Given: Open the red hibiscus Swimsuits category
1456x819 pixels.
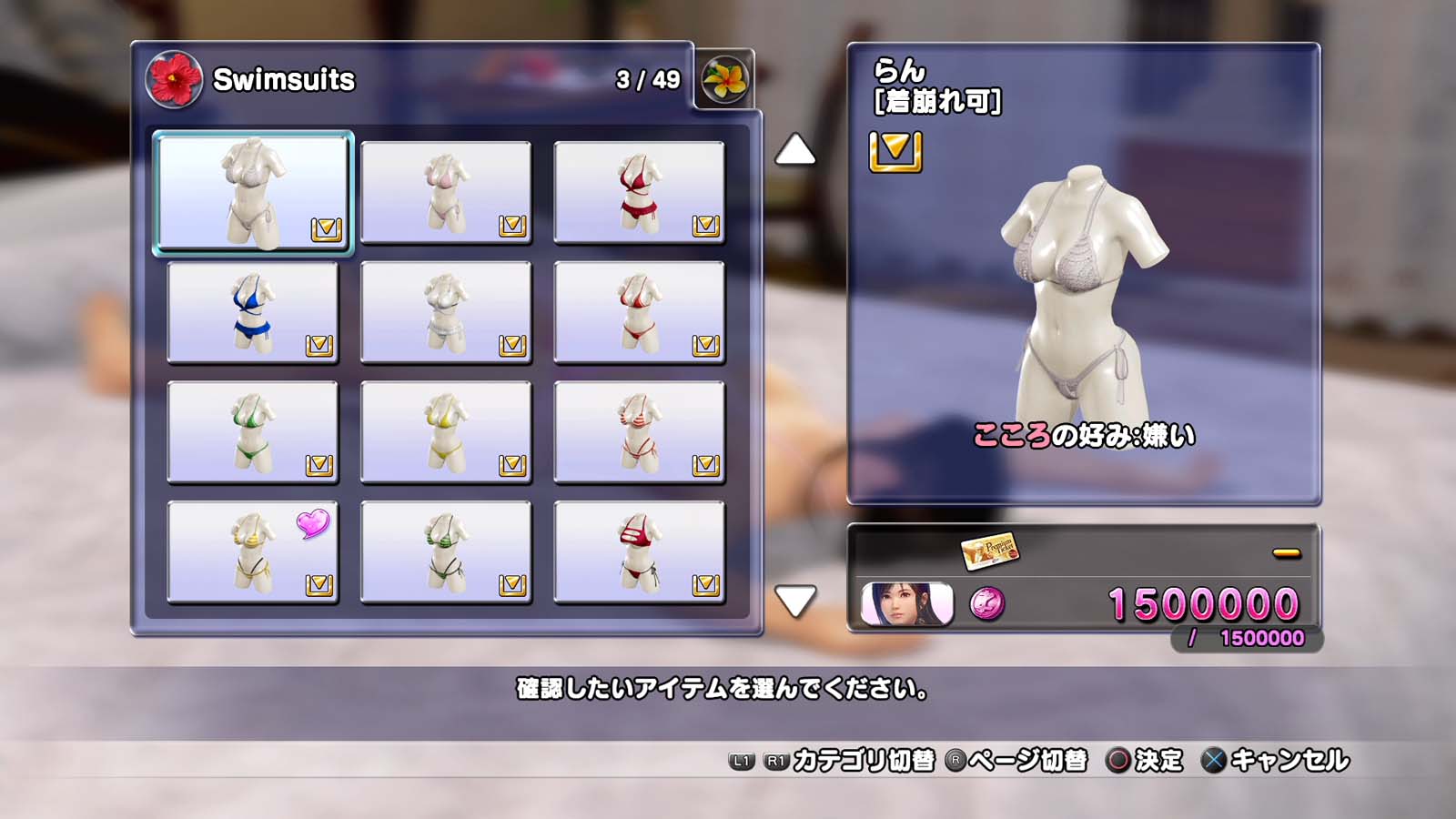Looking at the screenshot, I should coord(174,80).
